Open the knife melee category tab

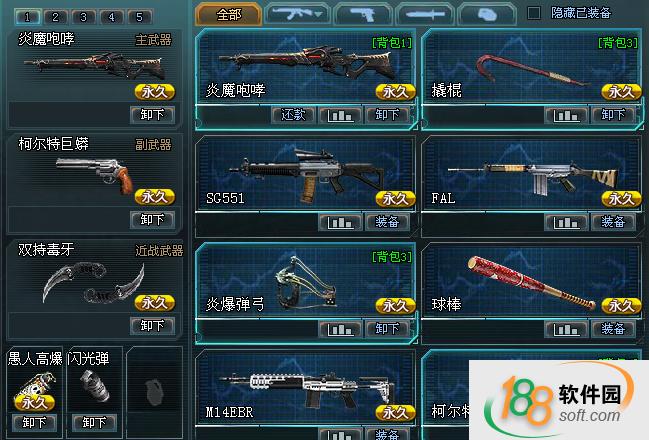[x=425, y=14]
